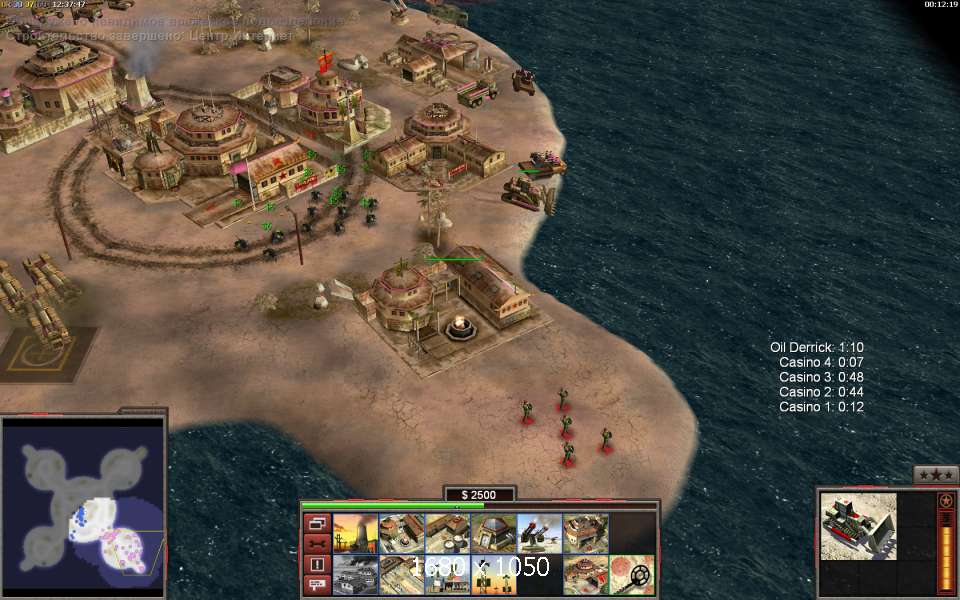This screenshot has height=600, width=960.
Task: Select the grey airfield building icon
Action: [x=354, y=574]
